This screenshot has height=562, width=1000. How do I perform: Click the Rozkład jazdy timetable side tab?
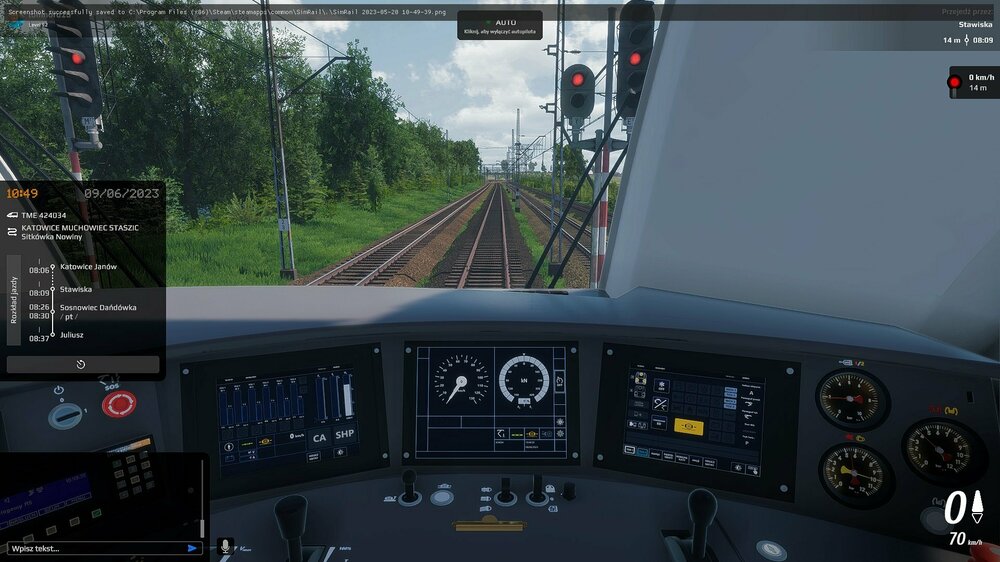click(14, 299)
